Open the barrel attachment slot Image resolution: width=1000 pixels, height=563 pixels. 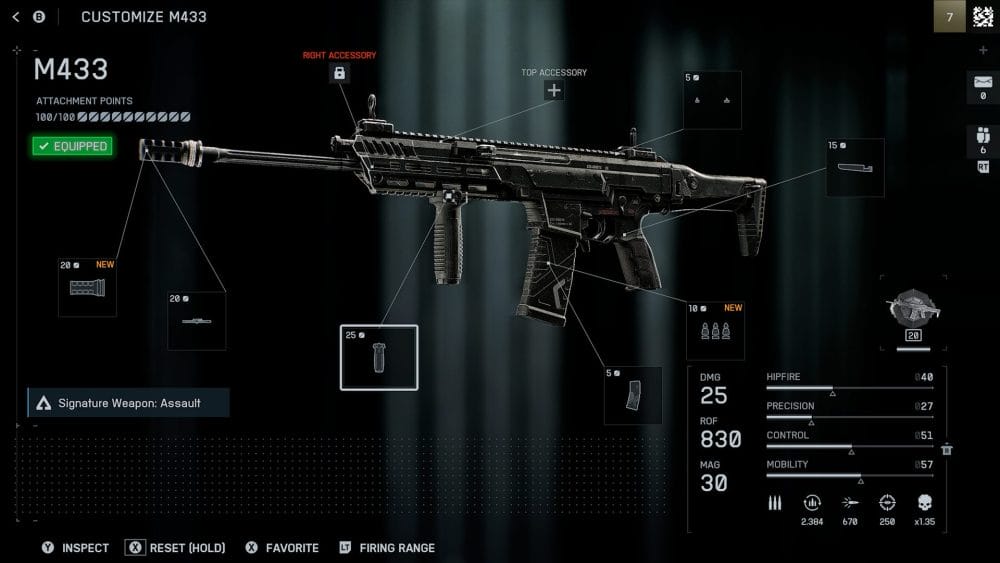(196, 321)
